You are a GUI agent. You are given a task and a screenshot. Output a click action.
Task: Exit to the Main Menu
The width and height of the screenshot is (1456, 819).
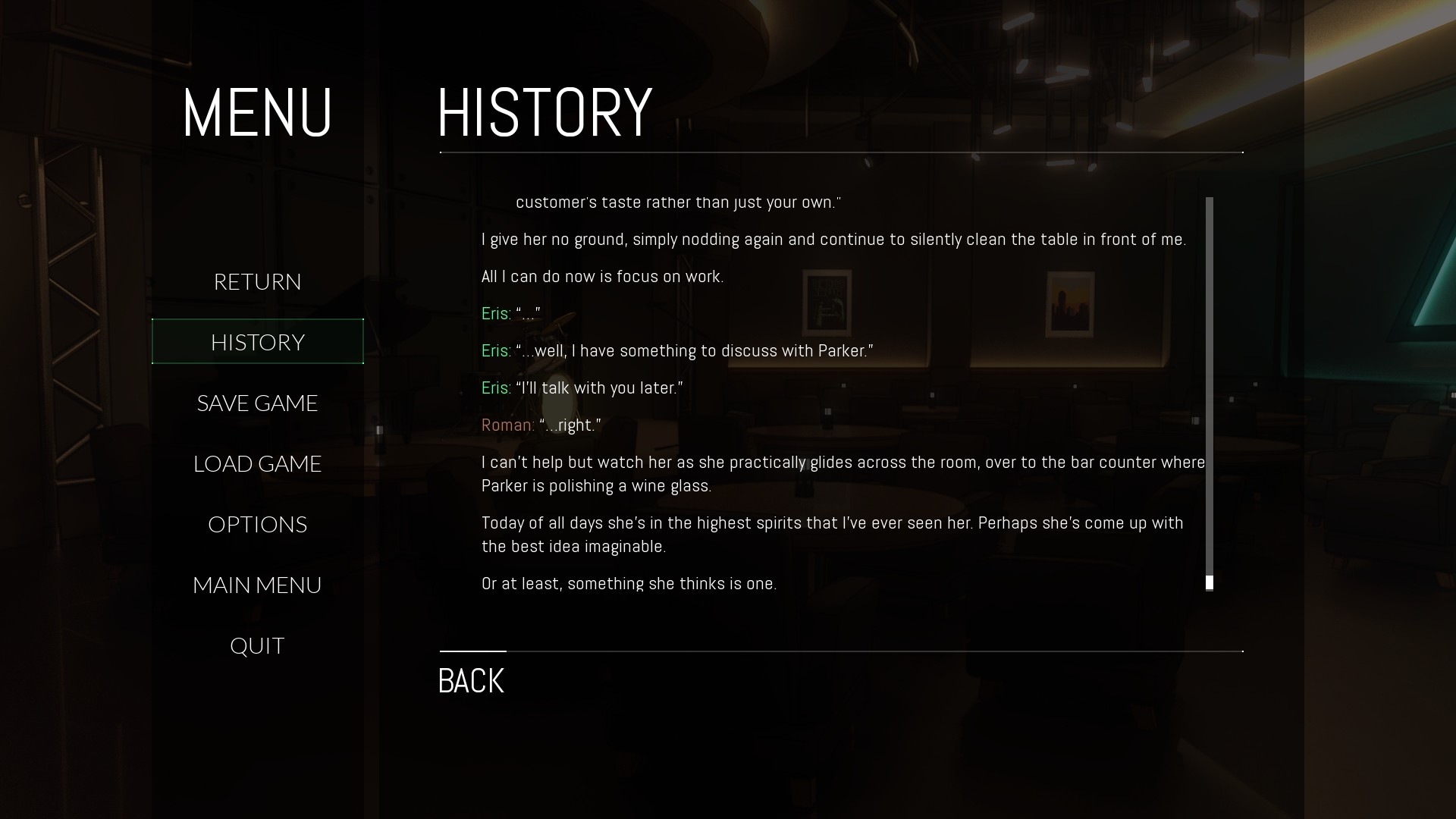(x=257, y=585)
